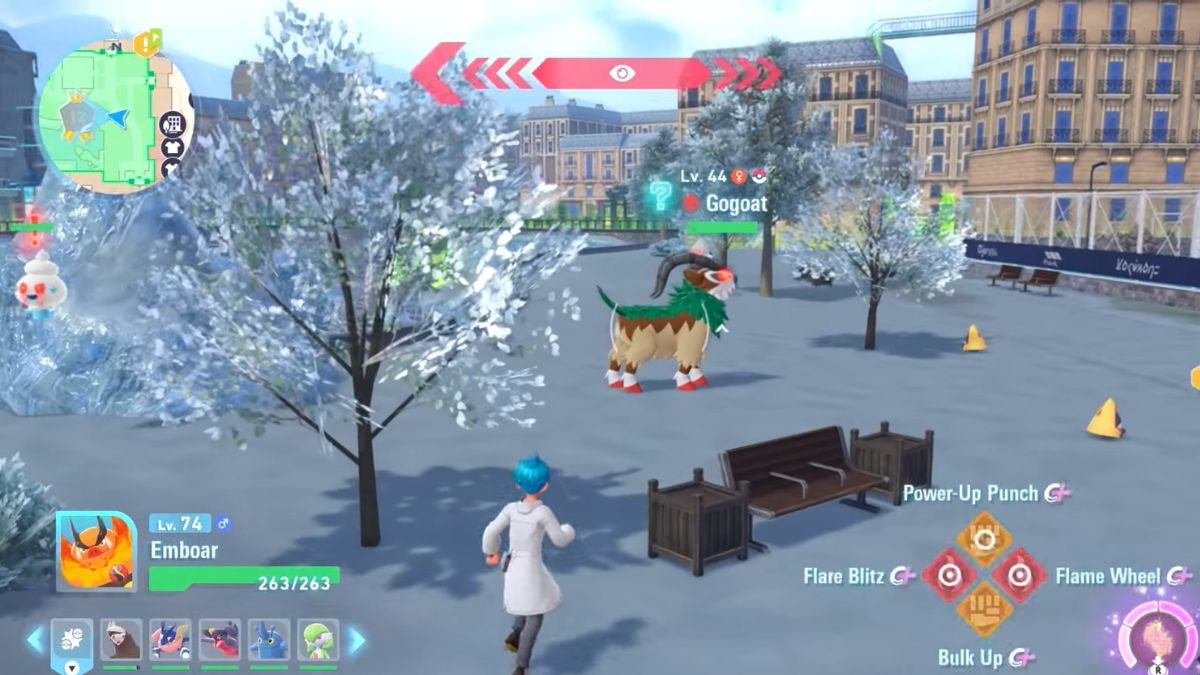Switch to the red and black party Pokémon

point(220,640)
